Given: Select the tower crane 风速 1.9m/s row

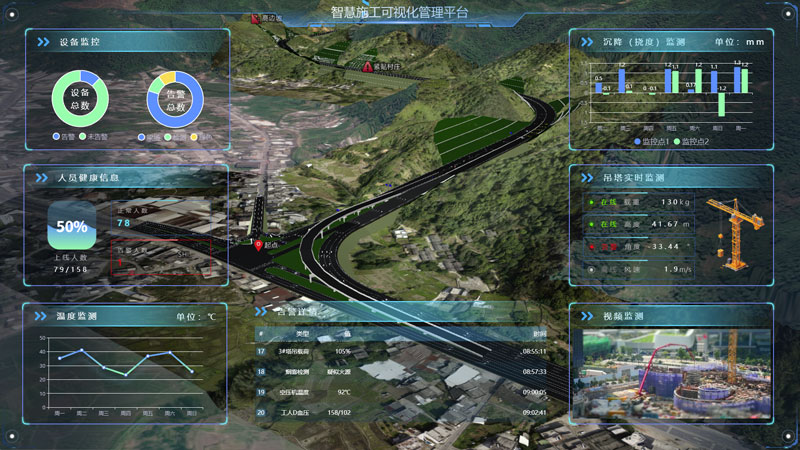Looking at the screenshot, I should pyautogui.click(x=638, y=269).
